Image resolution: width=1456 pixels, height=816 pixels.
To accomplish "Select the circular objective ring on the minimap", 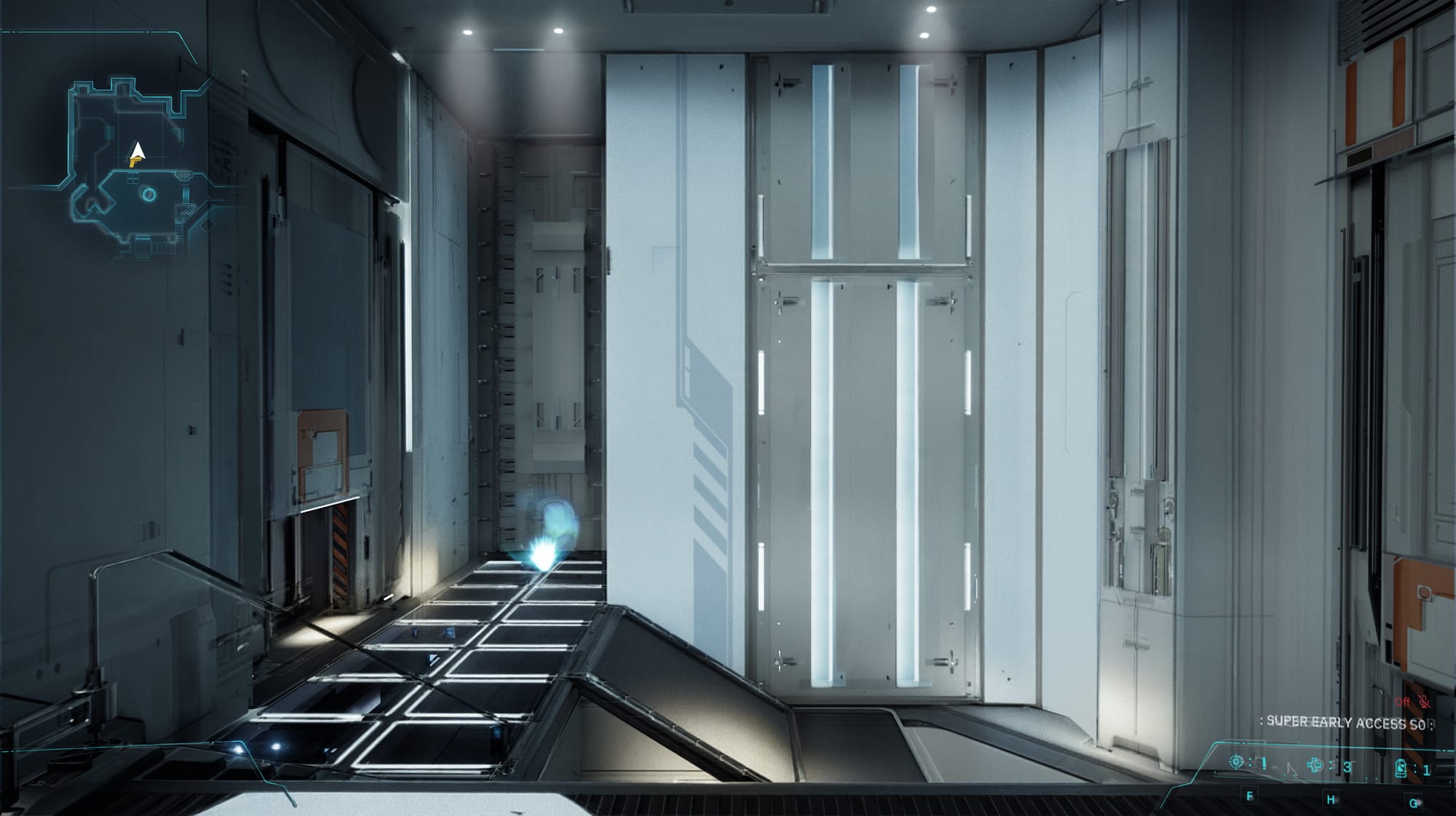I will [149, 194].
